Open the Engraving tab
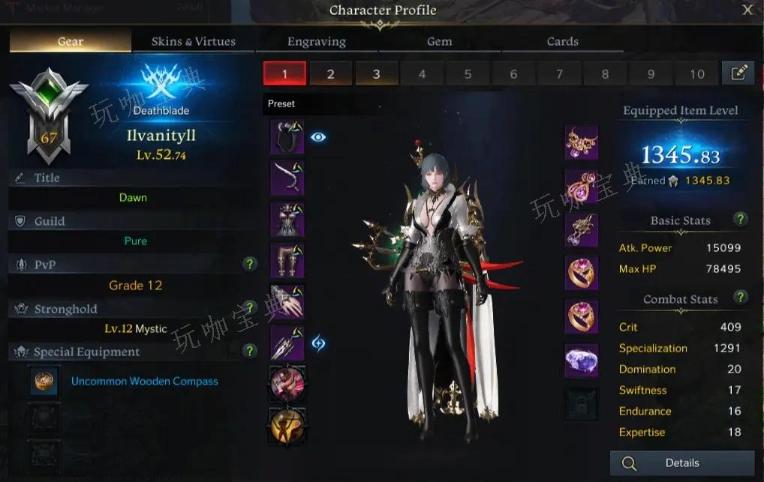Image resolution: width=764 pixels, height=482 pixels. [316, 42]
